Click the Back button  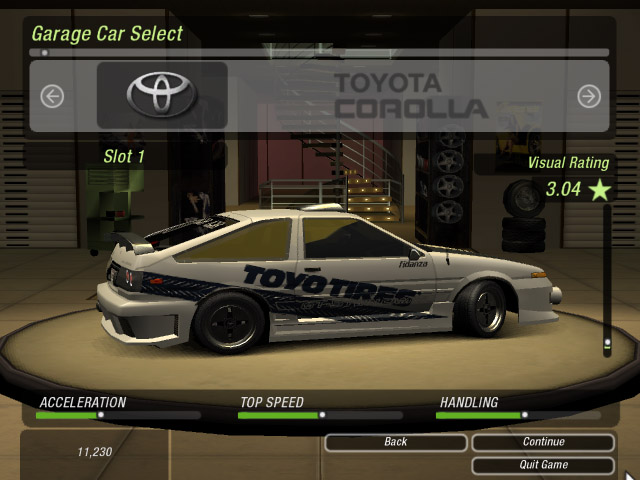[x=396, y=442]
